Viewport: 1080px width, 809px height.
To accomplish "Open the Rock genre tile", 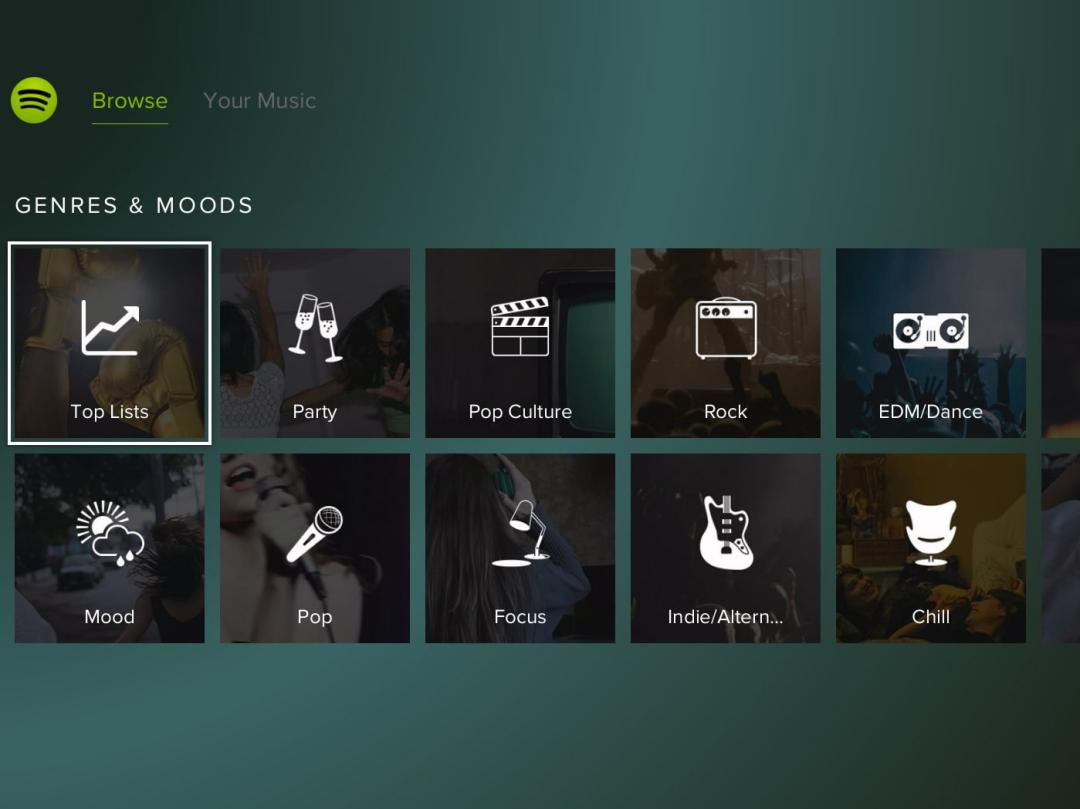I will coord(725,343).
